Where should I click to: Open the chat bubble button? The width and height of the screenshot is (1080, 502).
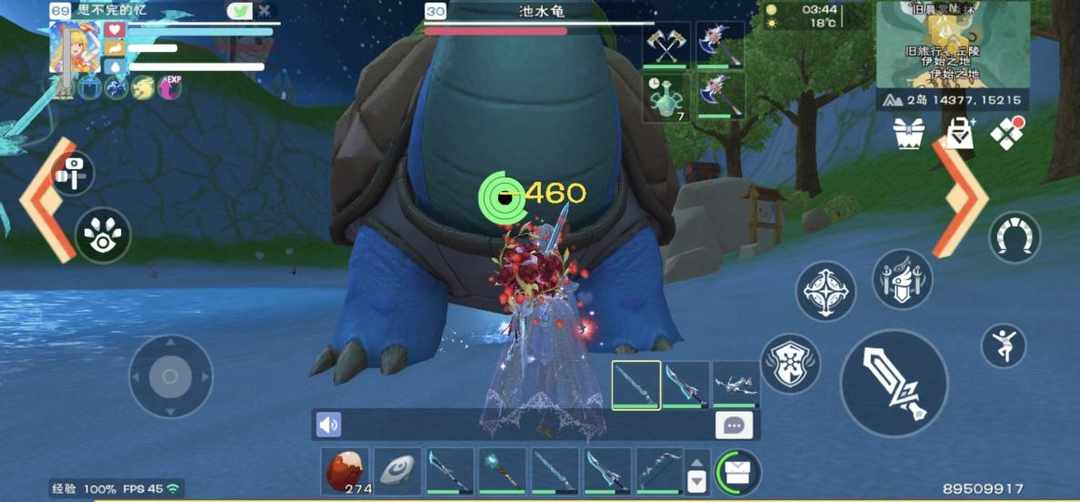[x=734, y=425]
